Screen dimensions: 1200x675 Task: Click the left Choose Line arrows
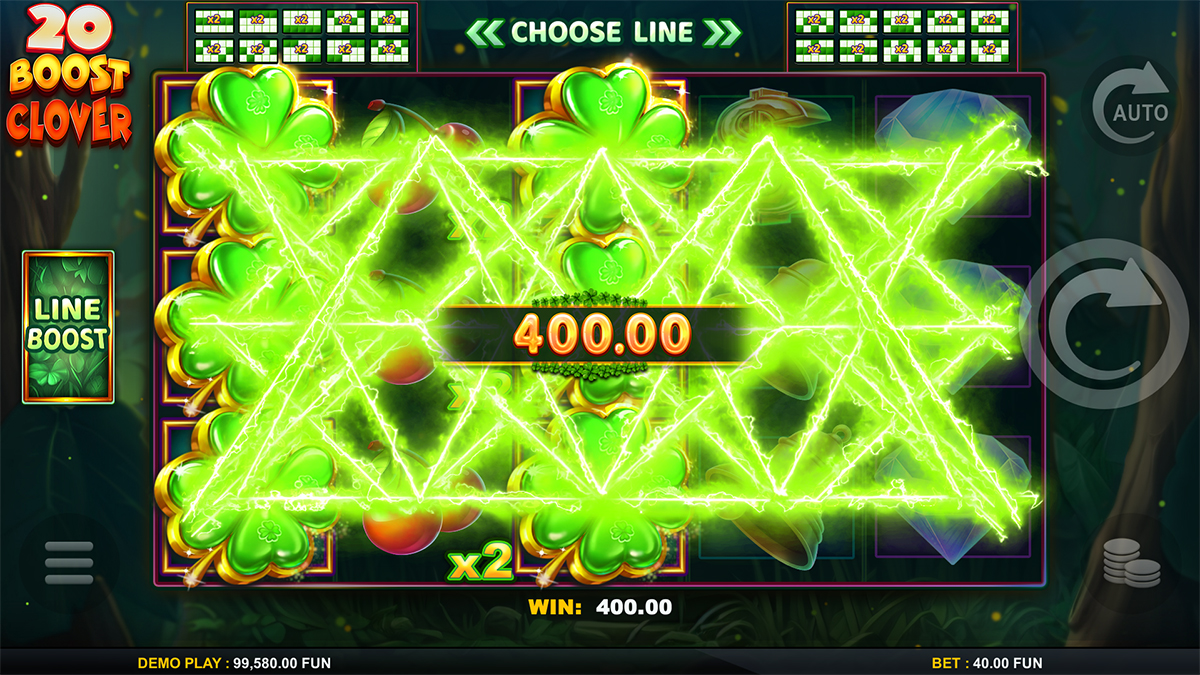pos(484,33)
